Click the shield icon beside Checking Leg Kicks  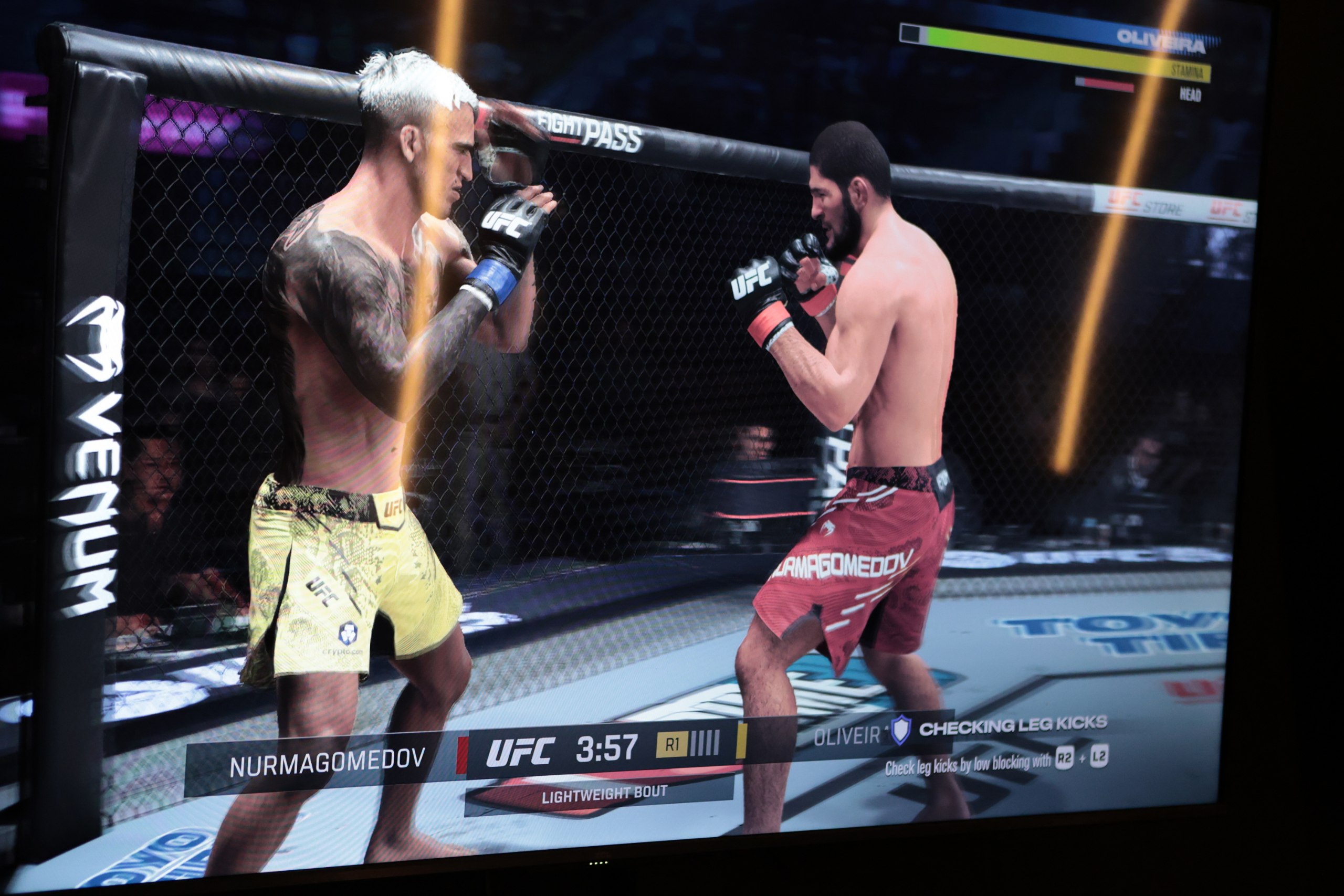point(900,730)
